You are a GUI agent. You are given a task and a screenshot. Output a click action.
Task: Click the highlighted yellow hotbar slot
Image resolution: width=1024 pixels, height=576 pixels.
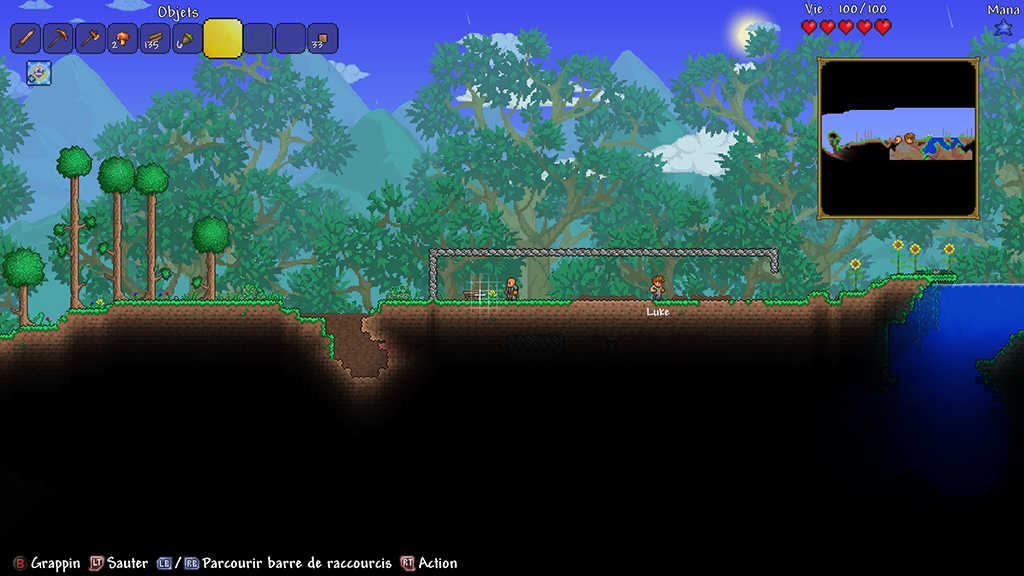click(x=223, y=39)
